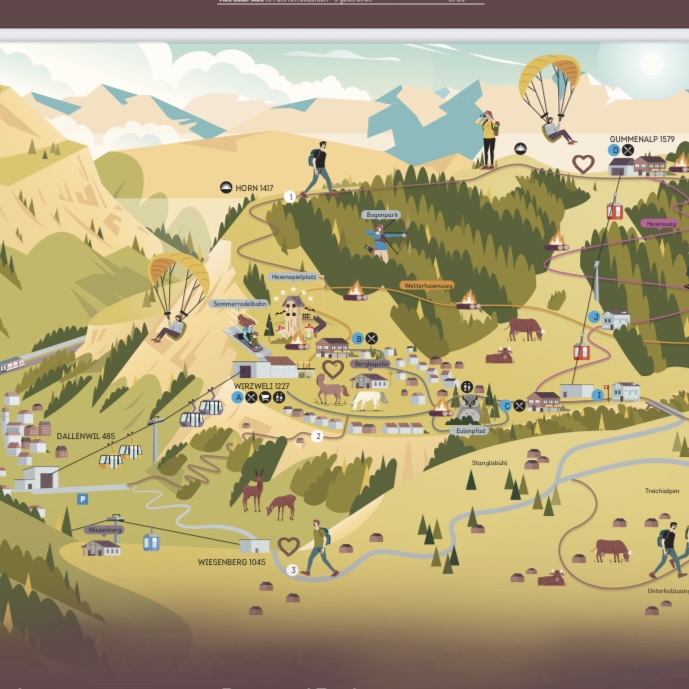Choose the Sommerrodelbahn label
689x689 pixels.
pyautogui.click(x=239, y=303)
